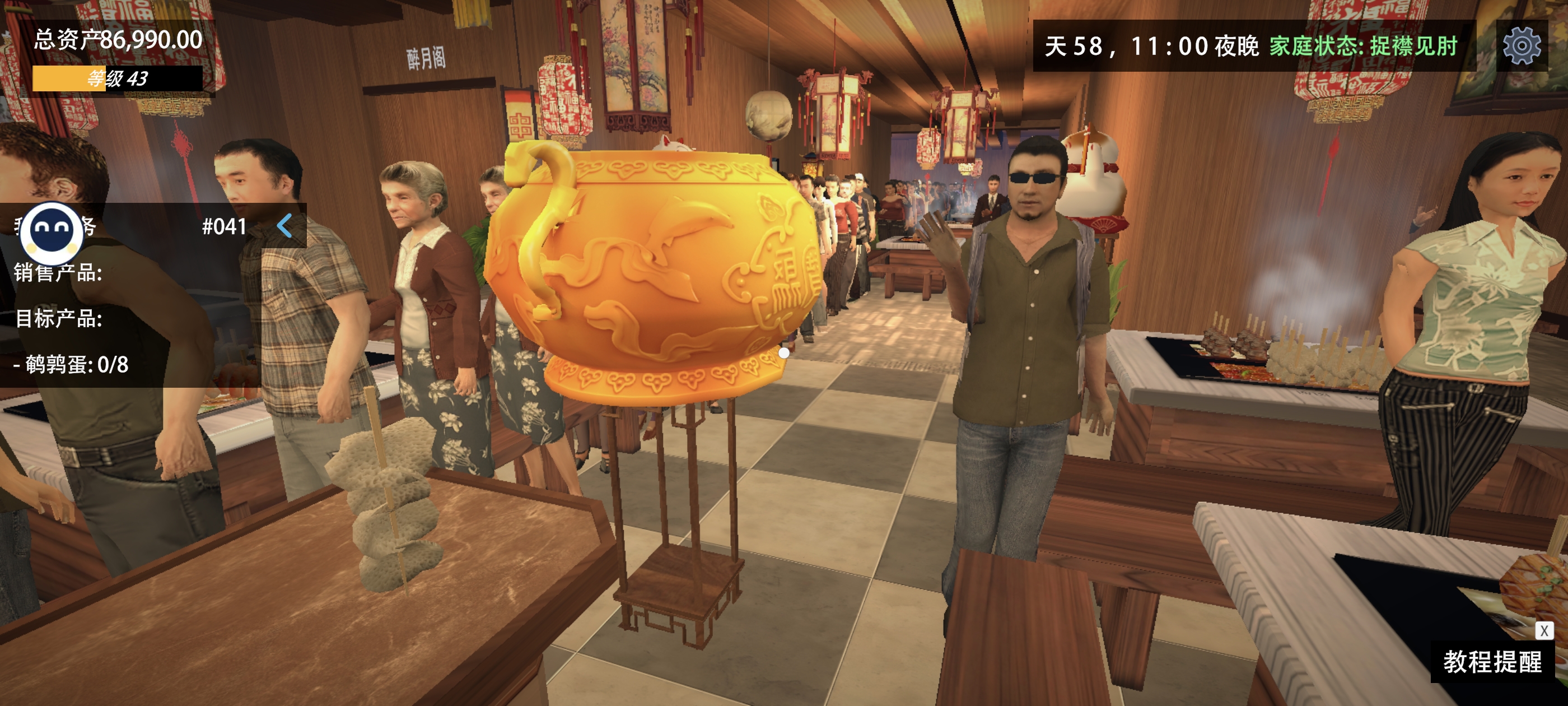Tap the round smiling mascot avatar icon
This screenshot has height=706, width=1568.
[52, 232]
